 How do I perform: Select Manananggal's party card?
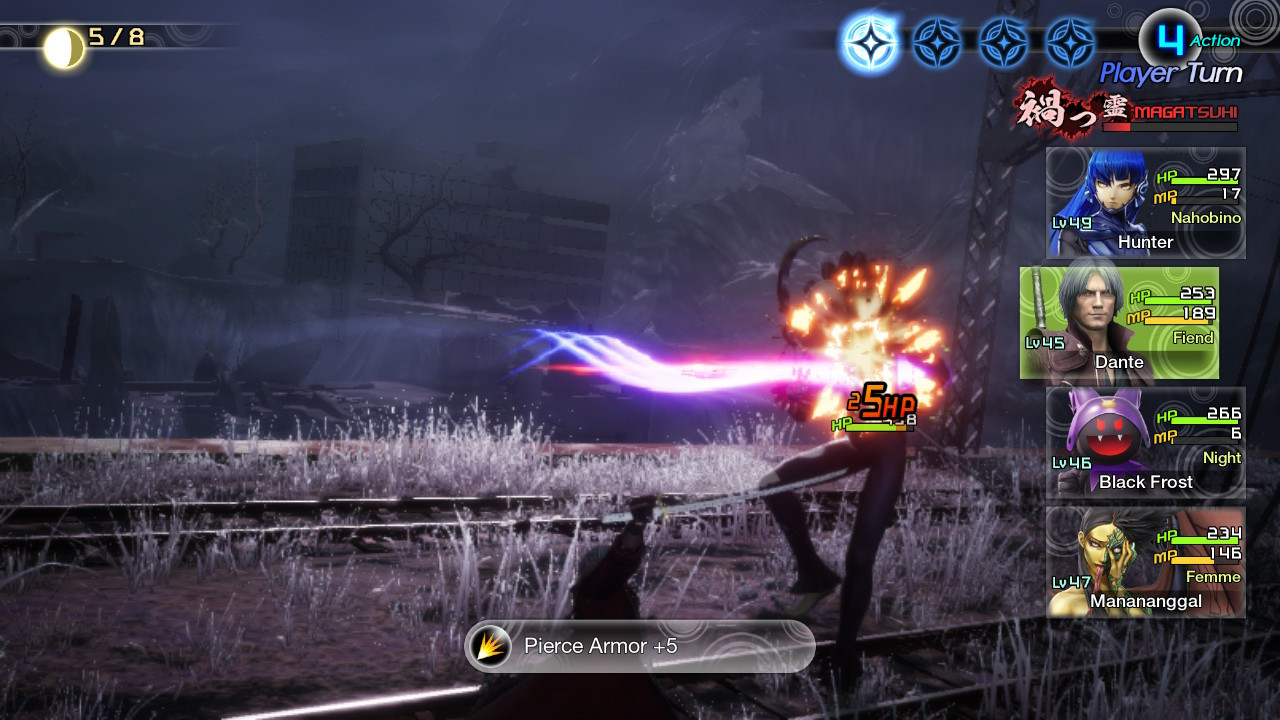[1145, 562]
